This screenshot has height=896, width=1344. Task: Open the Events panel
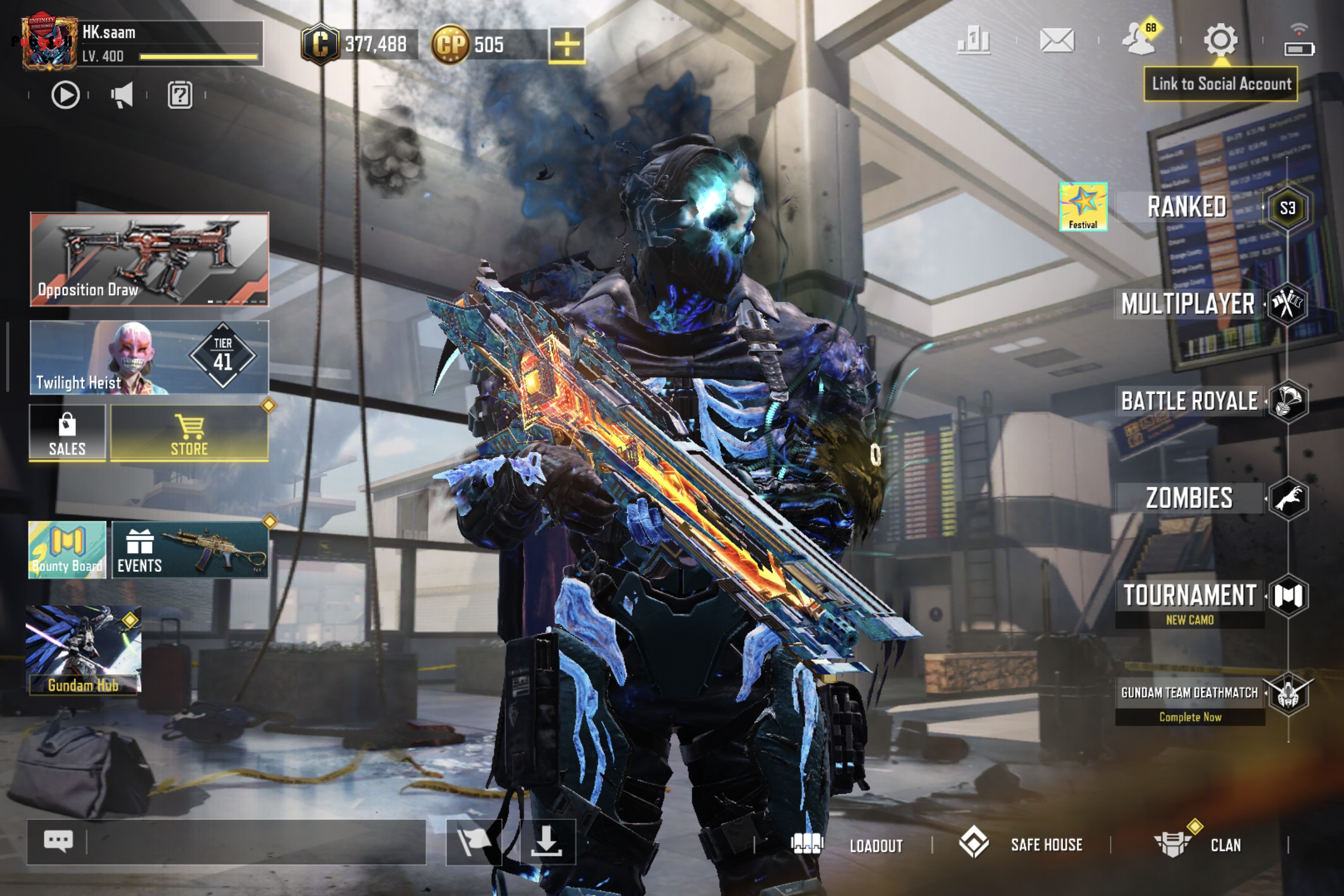[x=189, y=550]
